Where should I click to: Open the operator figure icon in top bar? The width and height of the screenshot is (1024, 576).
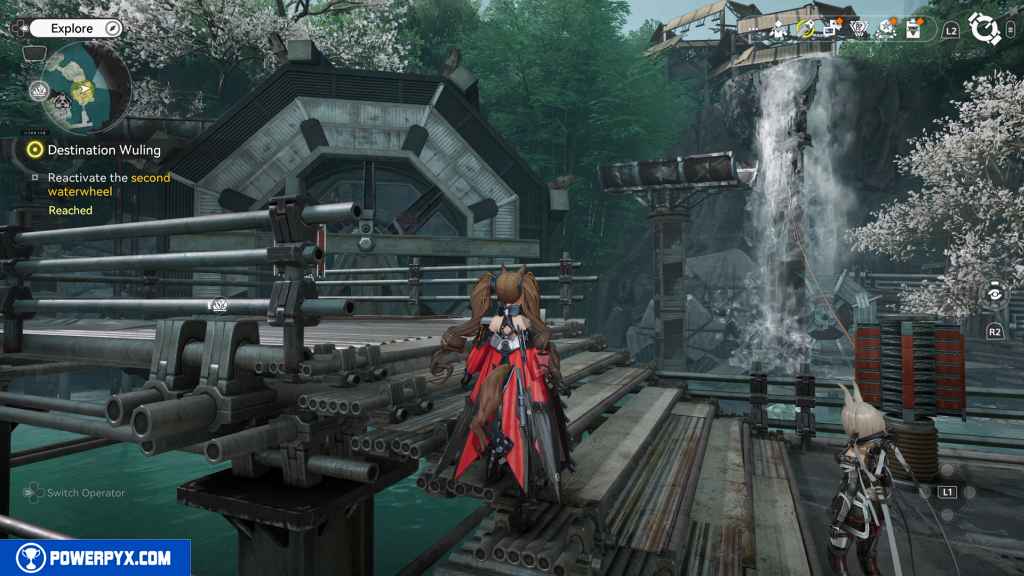(777, 30)
